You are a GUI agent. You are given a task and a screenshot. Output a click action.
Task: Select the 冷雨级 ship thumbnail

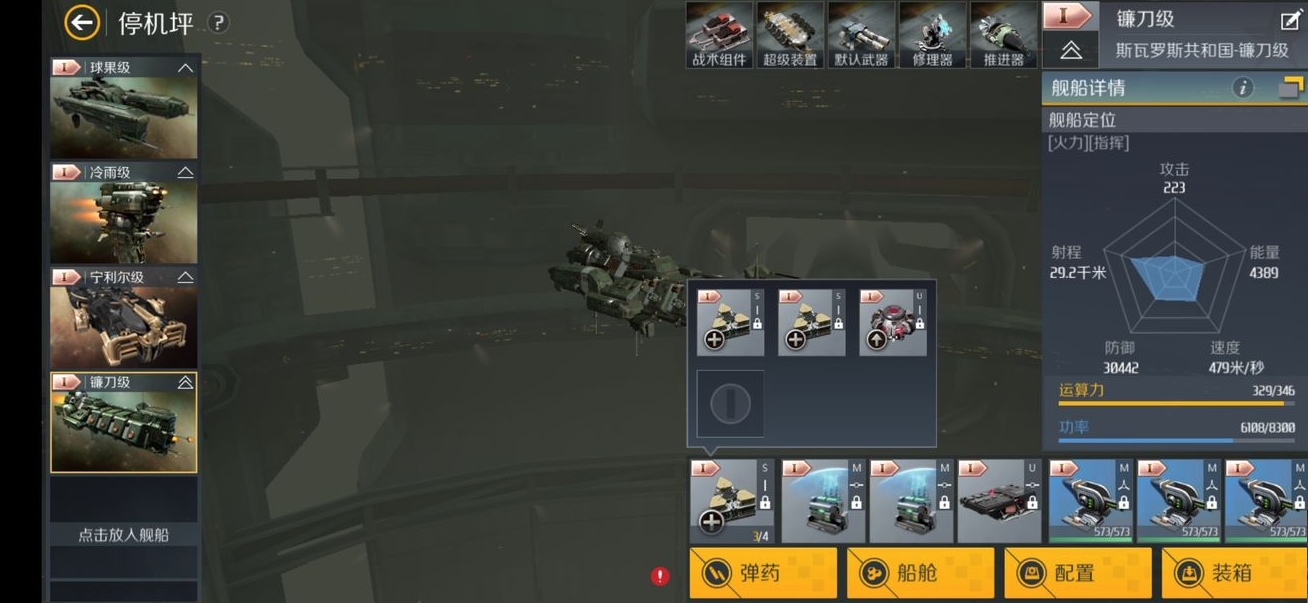pos(124,213)
